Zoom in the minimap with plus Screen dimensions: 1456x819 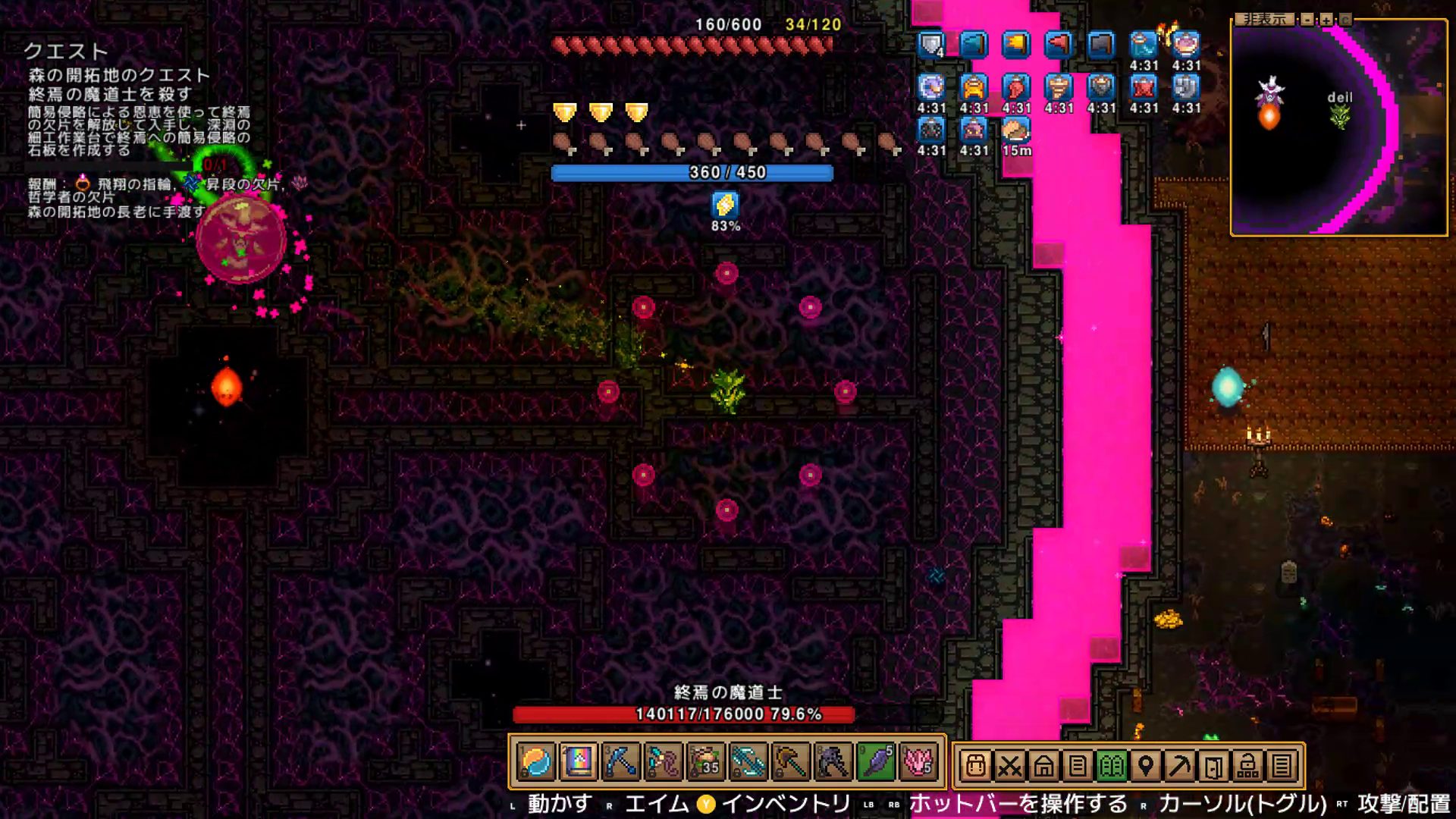pyautogui.click(x=1326, y=19)
